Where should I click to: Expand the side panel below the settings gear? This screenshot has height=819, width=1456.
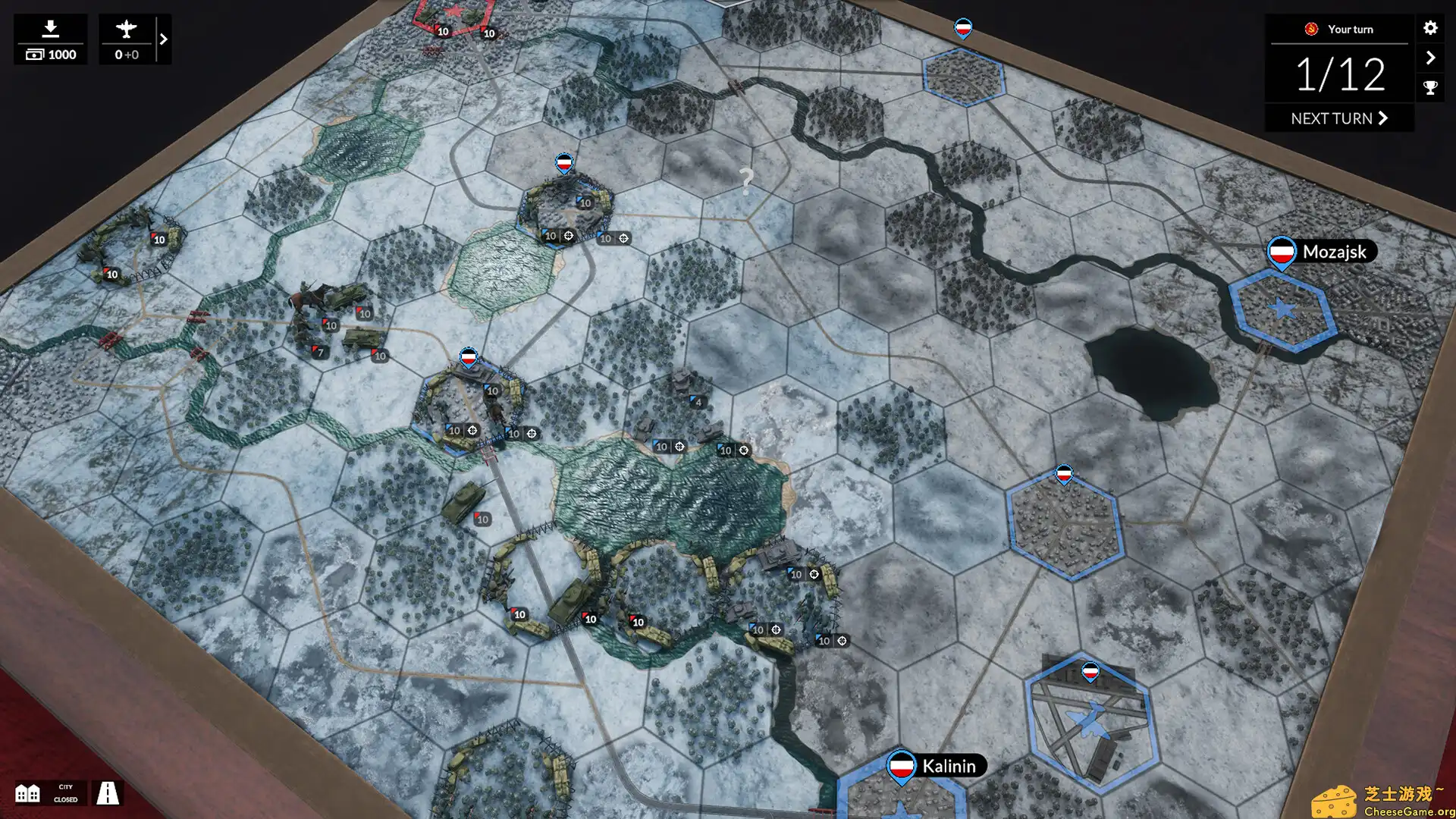point(1430,57)
